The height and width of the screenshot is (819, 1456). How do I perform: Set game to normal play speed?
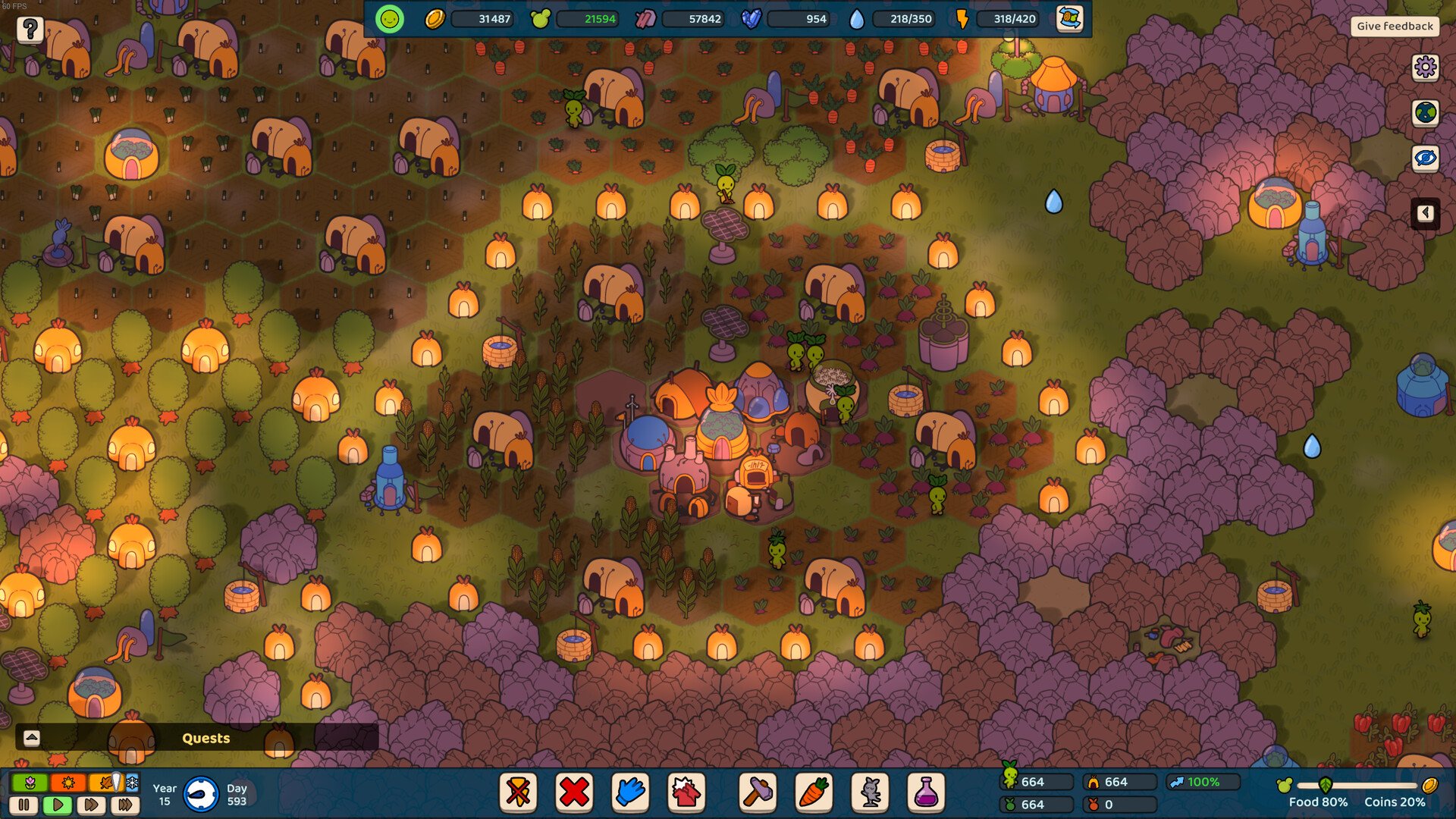click(x=58, y=805)
